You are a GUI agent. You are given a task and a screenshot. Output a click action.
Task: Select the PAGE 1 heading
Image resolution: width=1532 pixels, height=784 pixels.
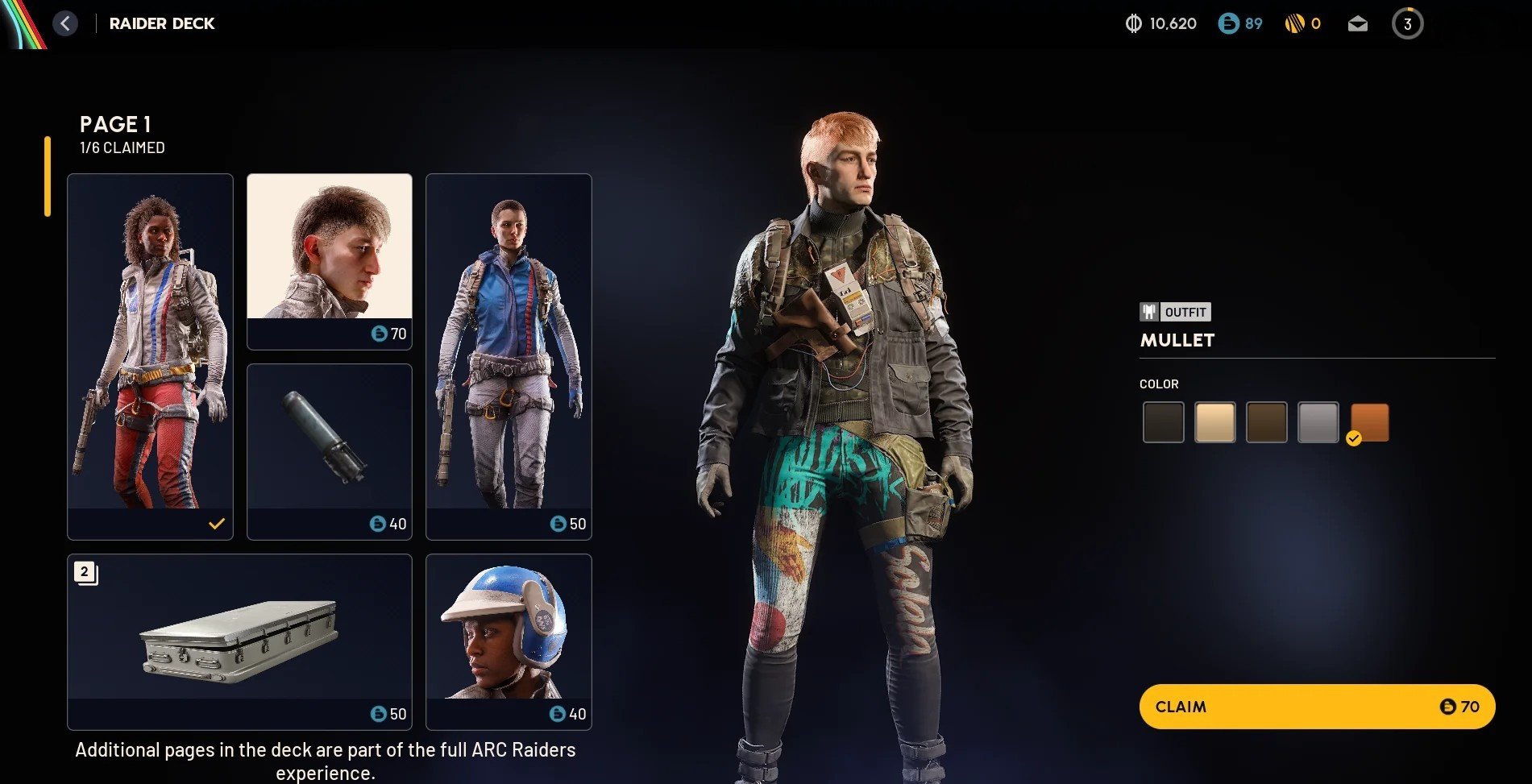(116, 124)
